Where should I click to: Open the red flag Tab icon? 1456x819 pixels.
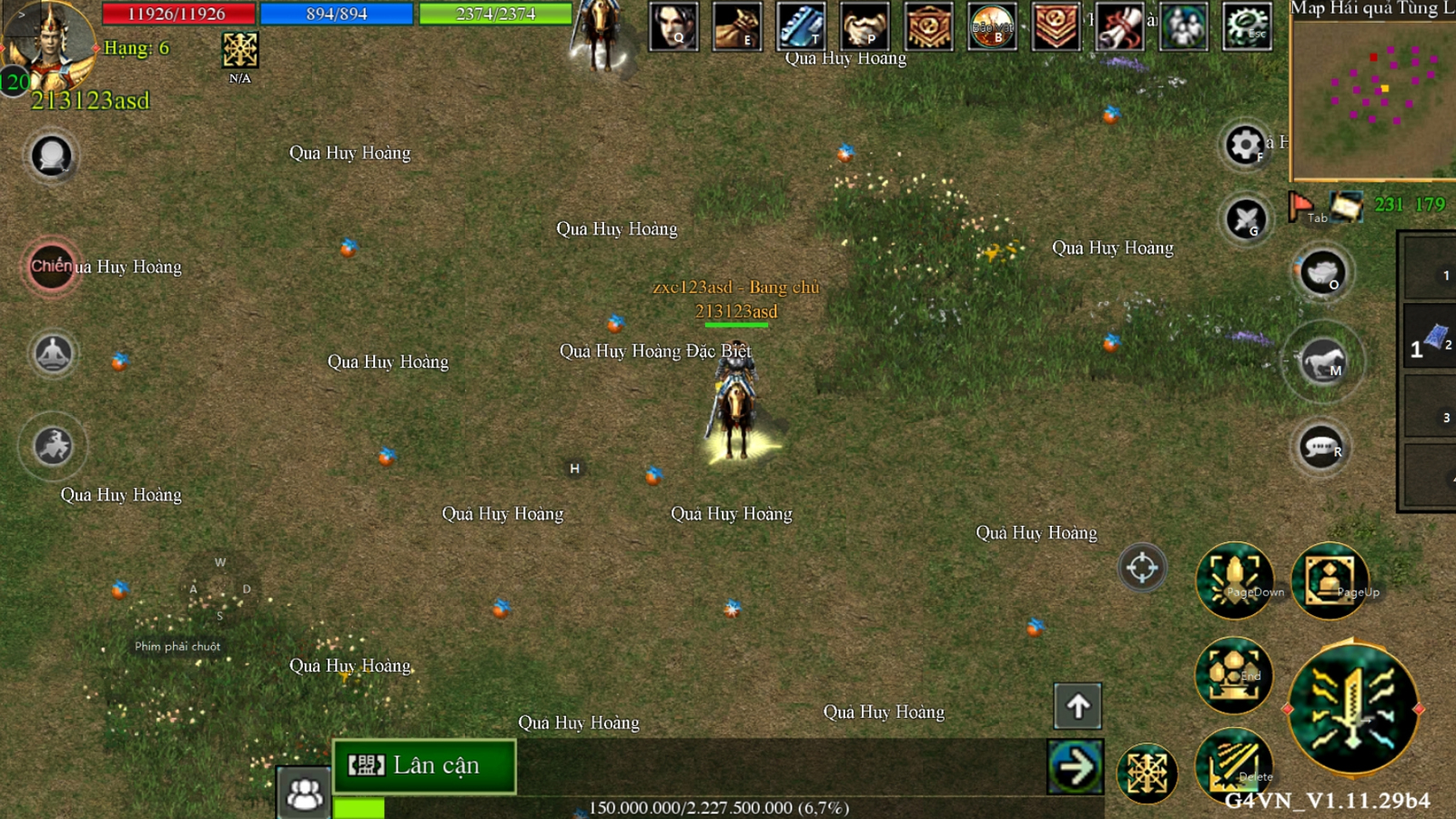click(1301, 207)
